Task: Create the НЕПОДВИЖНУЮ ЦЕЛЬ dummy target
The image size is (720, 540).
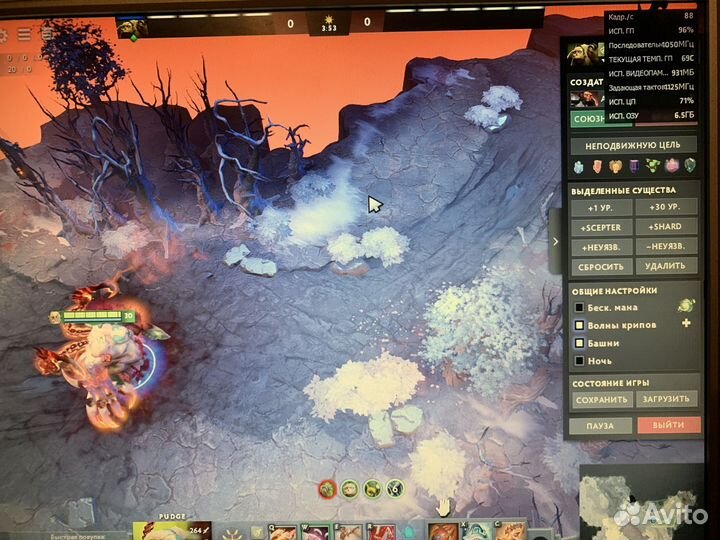Action: pos(633,145)
